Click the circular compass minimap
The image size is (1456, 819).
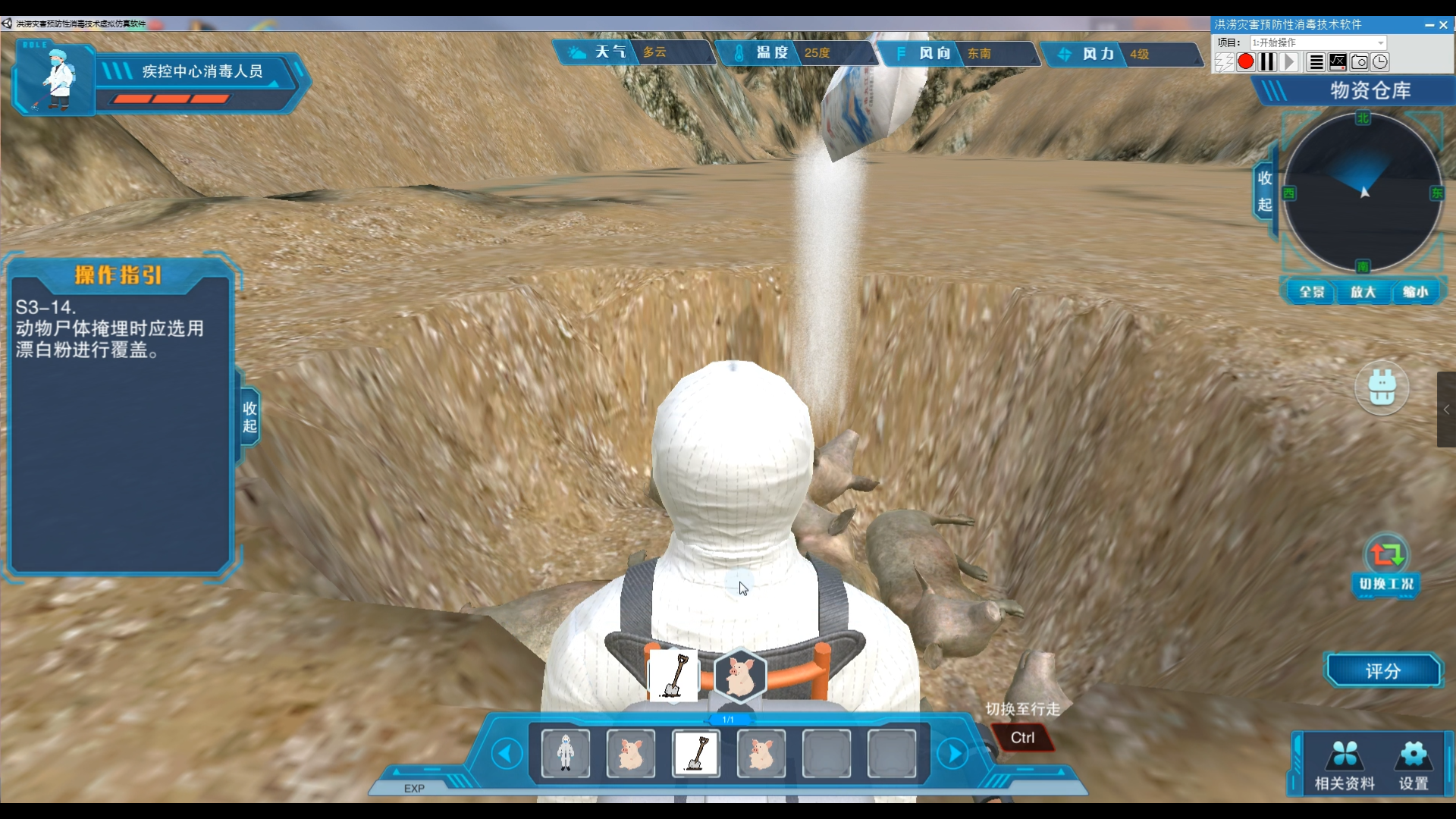[x=1363, y=193]
